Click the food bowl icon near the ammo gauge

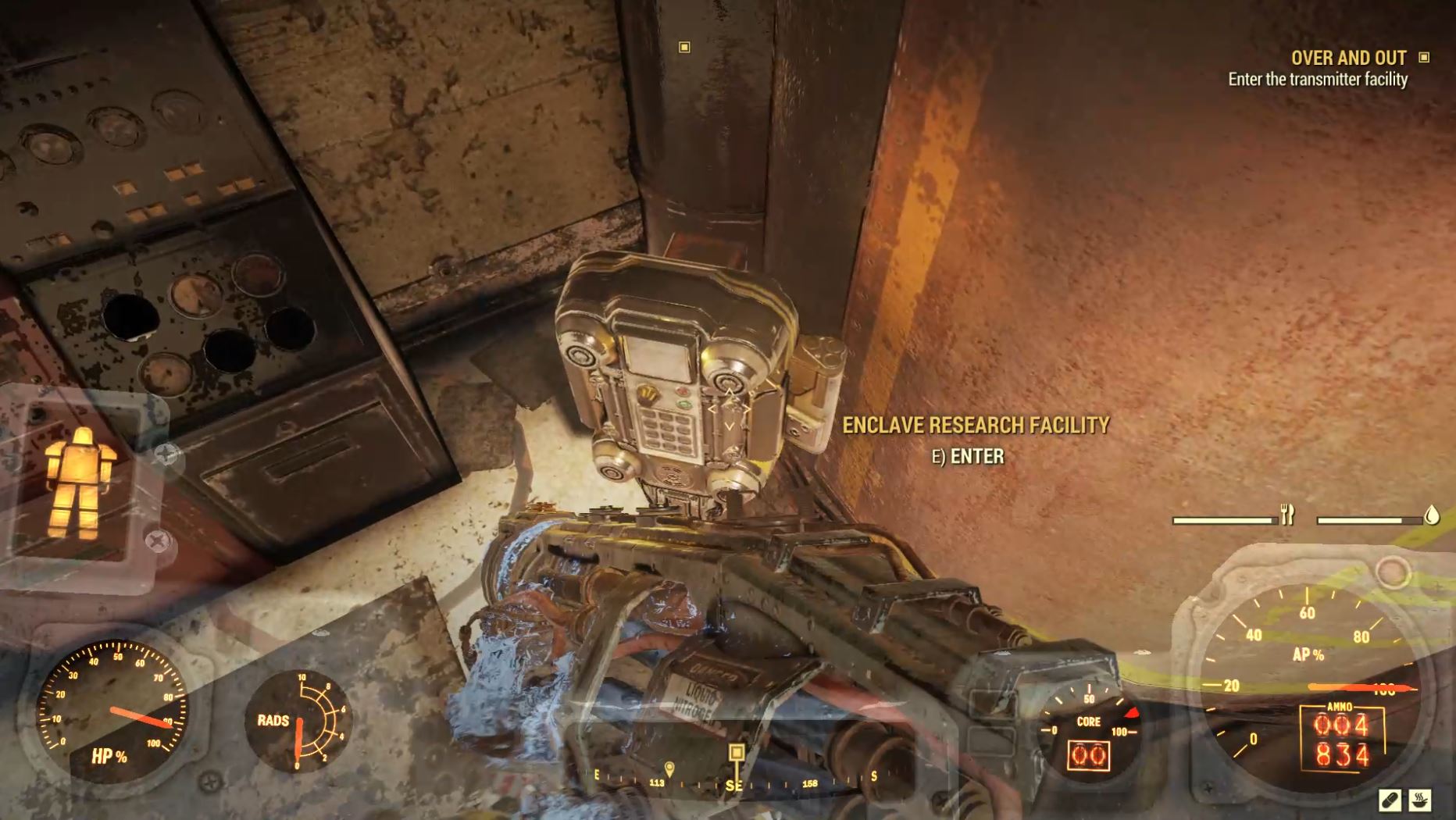[1420, 800]
